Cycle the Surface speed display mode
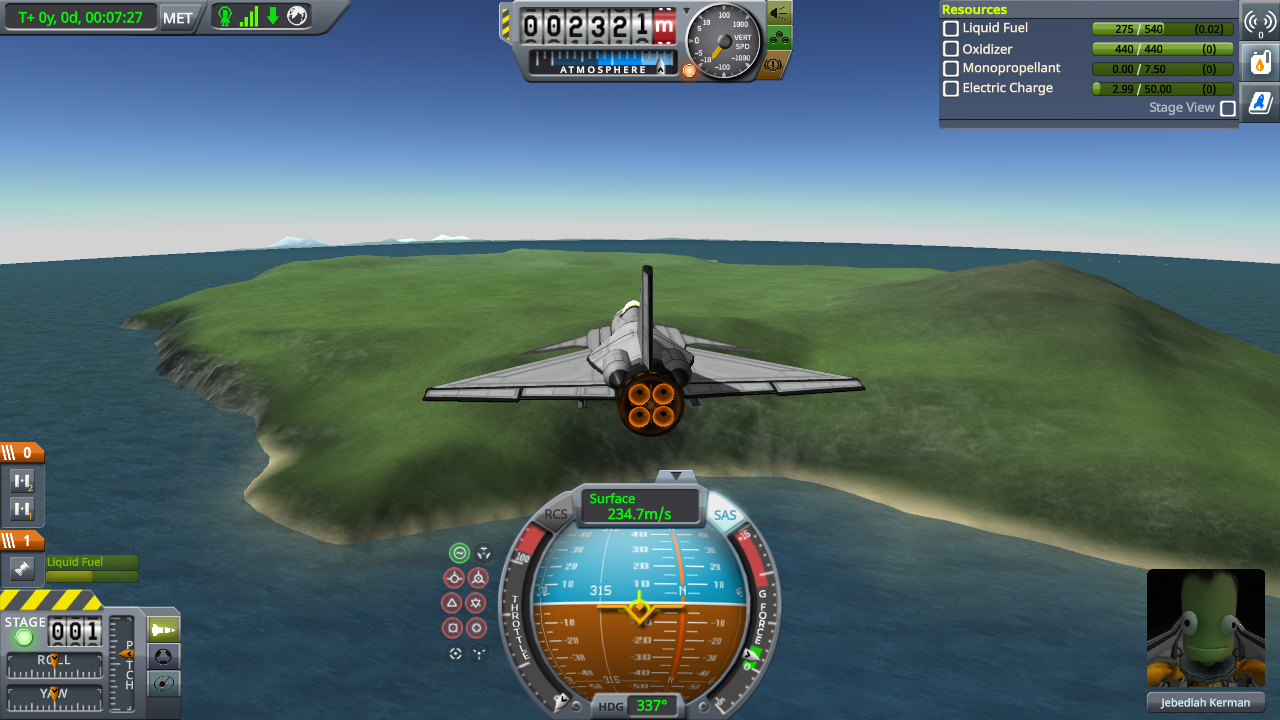This screenshot has width=1280, height=720. (x=640, y=507)
